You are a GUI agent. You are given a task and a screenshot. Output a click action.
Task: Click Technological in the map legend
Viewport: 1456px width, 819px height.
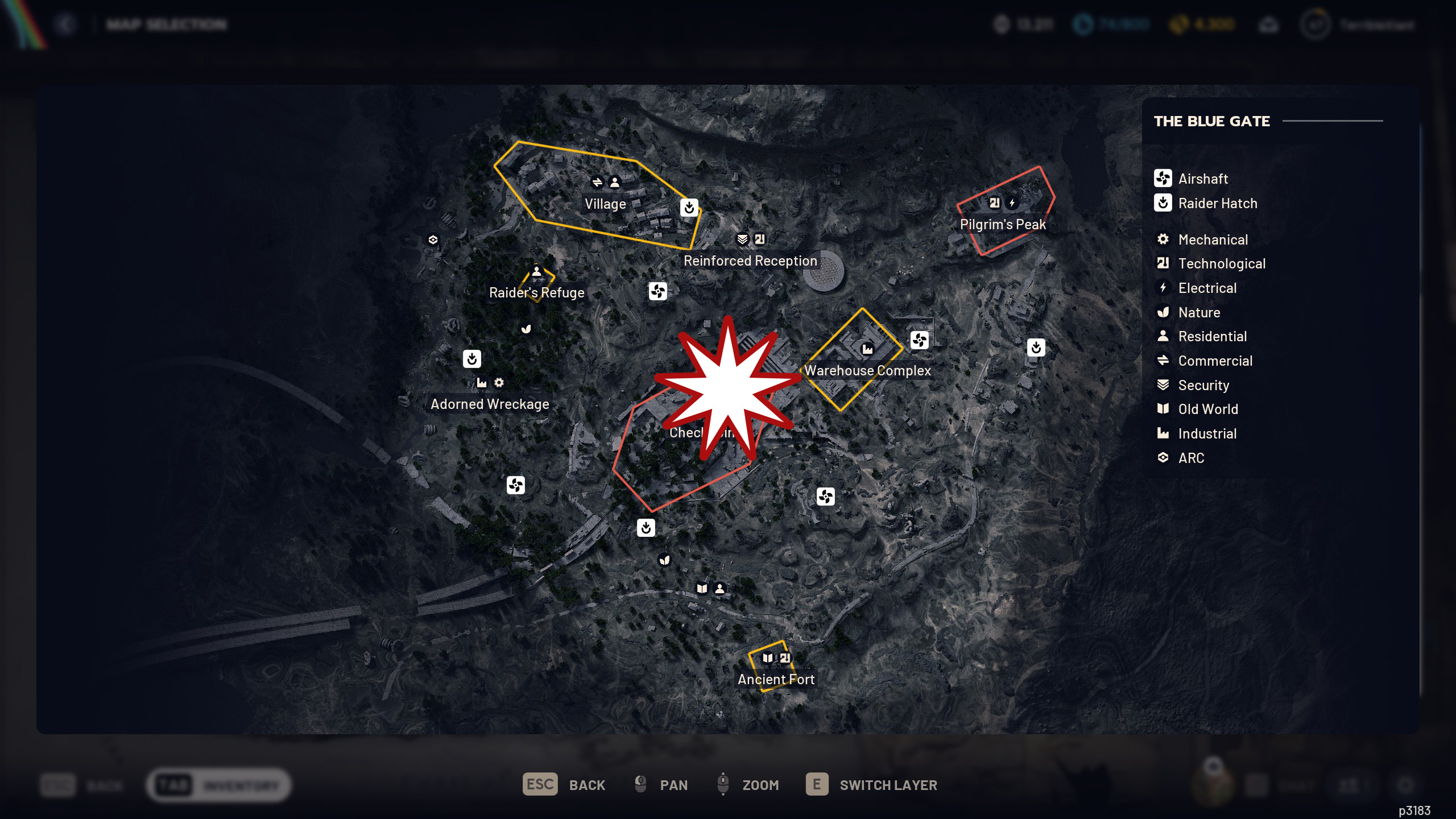point(1221,264)
